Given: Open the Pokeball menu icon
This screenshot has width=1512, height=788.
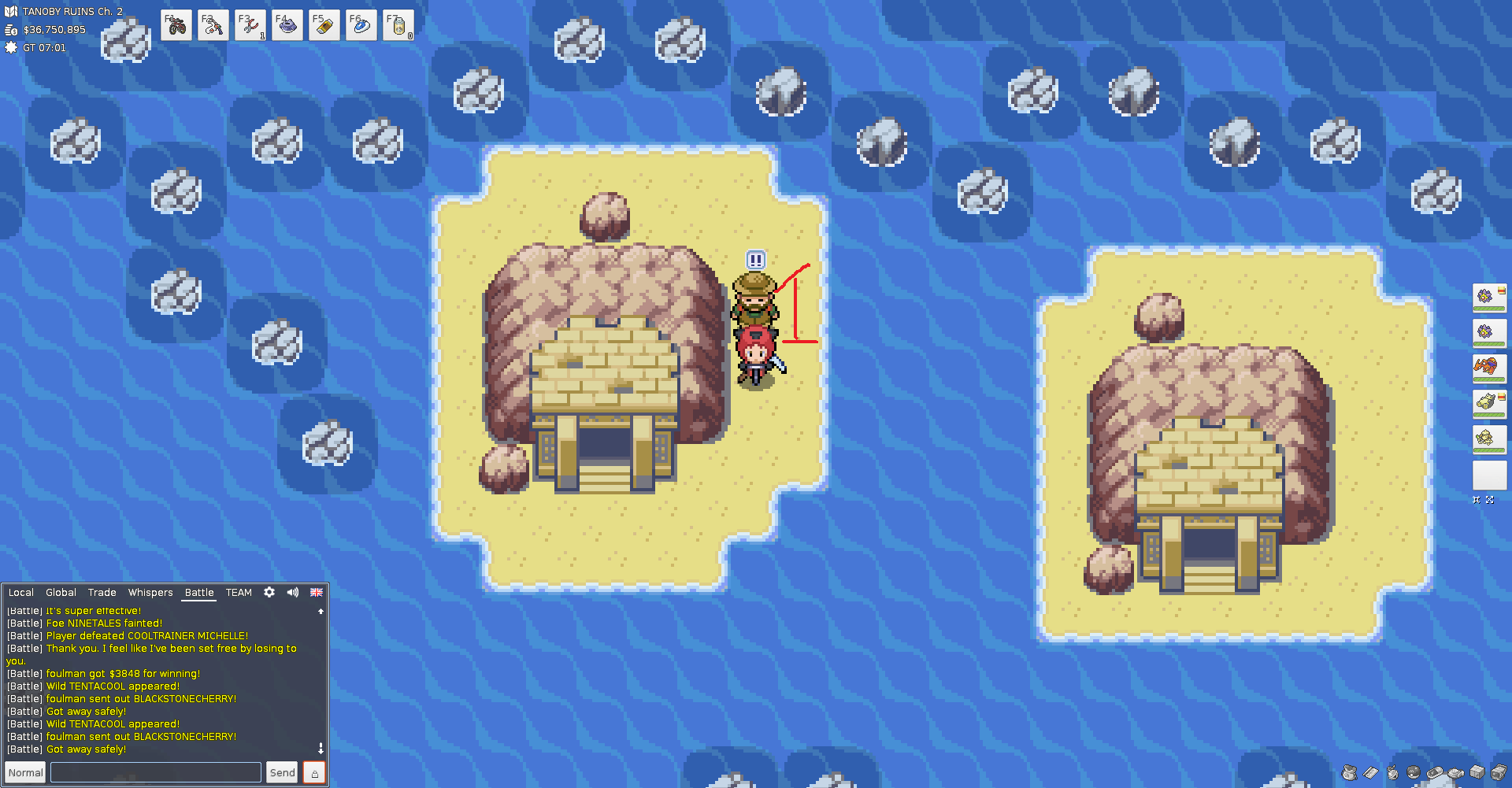Looking at the screenshot, I should click(1414, 772).
